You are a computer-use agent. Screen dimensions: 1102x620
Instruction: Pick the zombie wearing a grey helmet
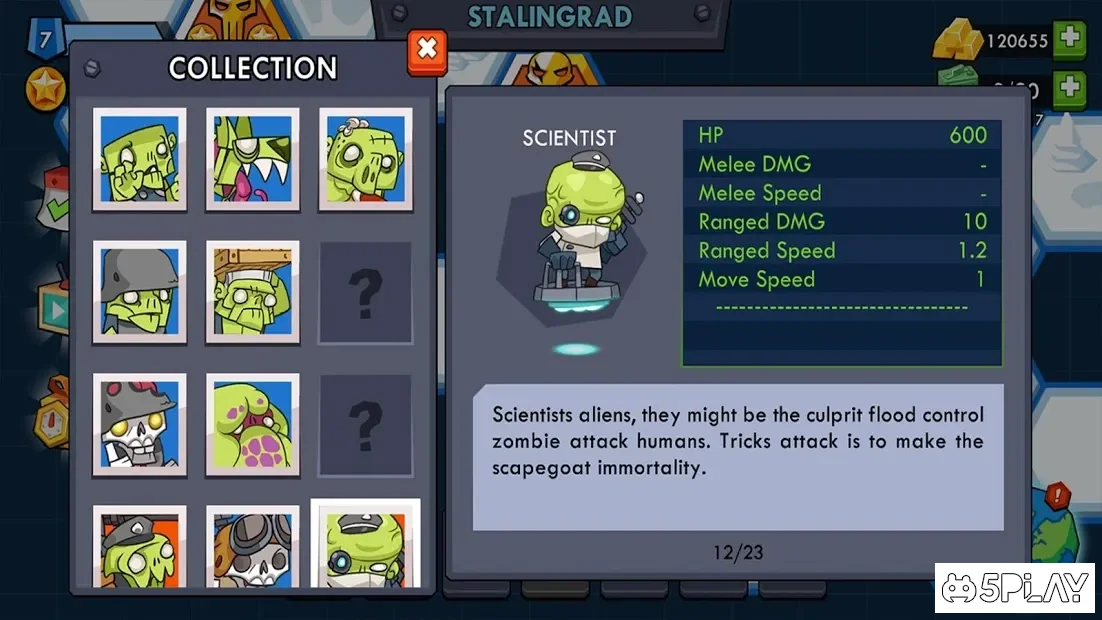140,292
